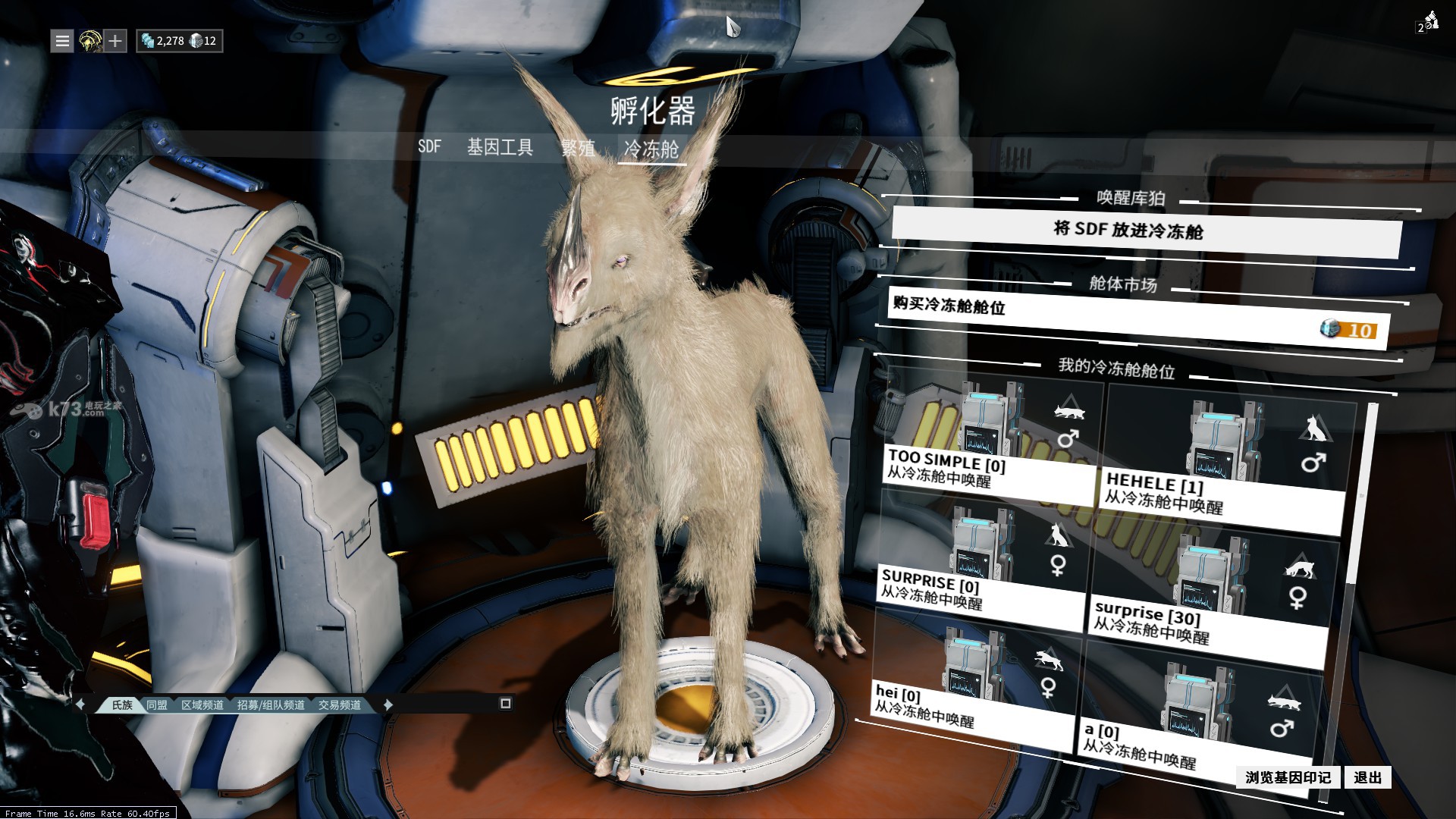Browse genetic imprints with 浏览基因印记

pyautogui.click(x=1288, y=777)
